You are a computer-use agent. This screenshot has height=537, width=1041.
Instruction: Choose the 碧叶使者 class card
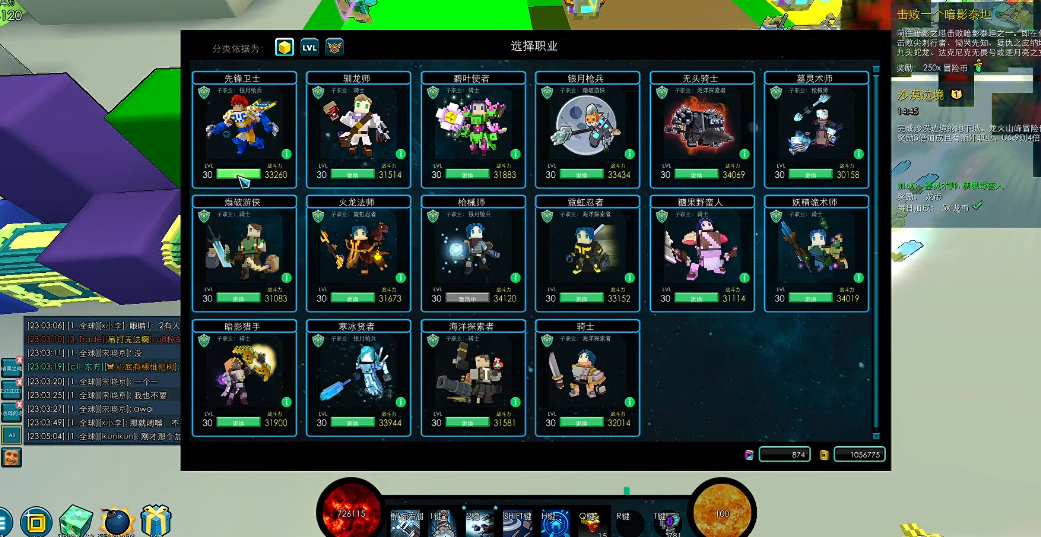[x=473, y=127]
